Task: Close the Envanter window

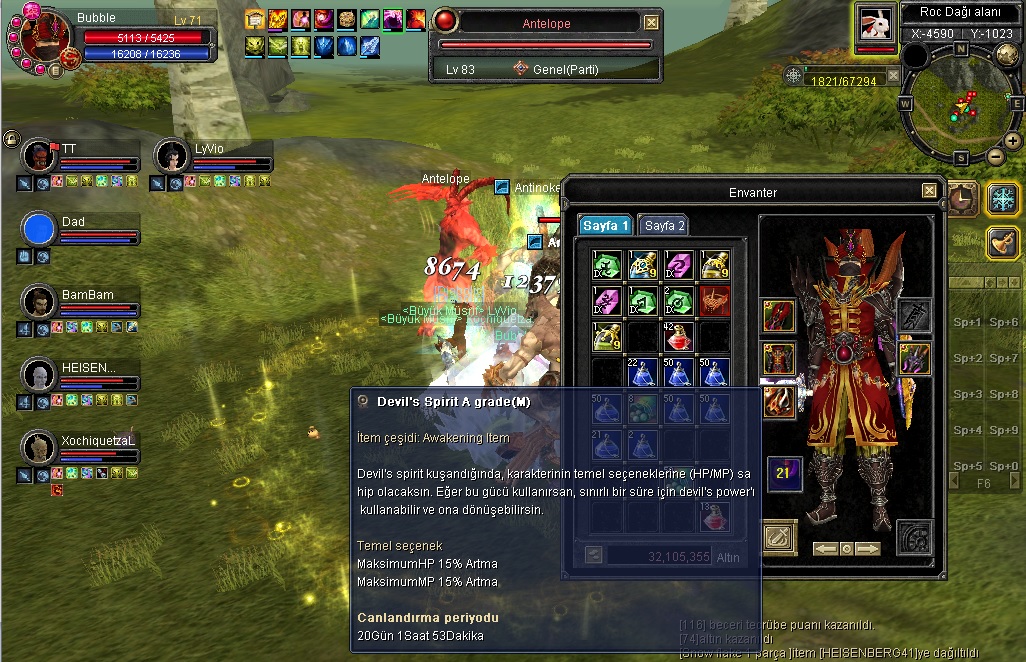Action: pos(929,191)
